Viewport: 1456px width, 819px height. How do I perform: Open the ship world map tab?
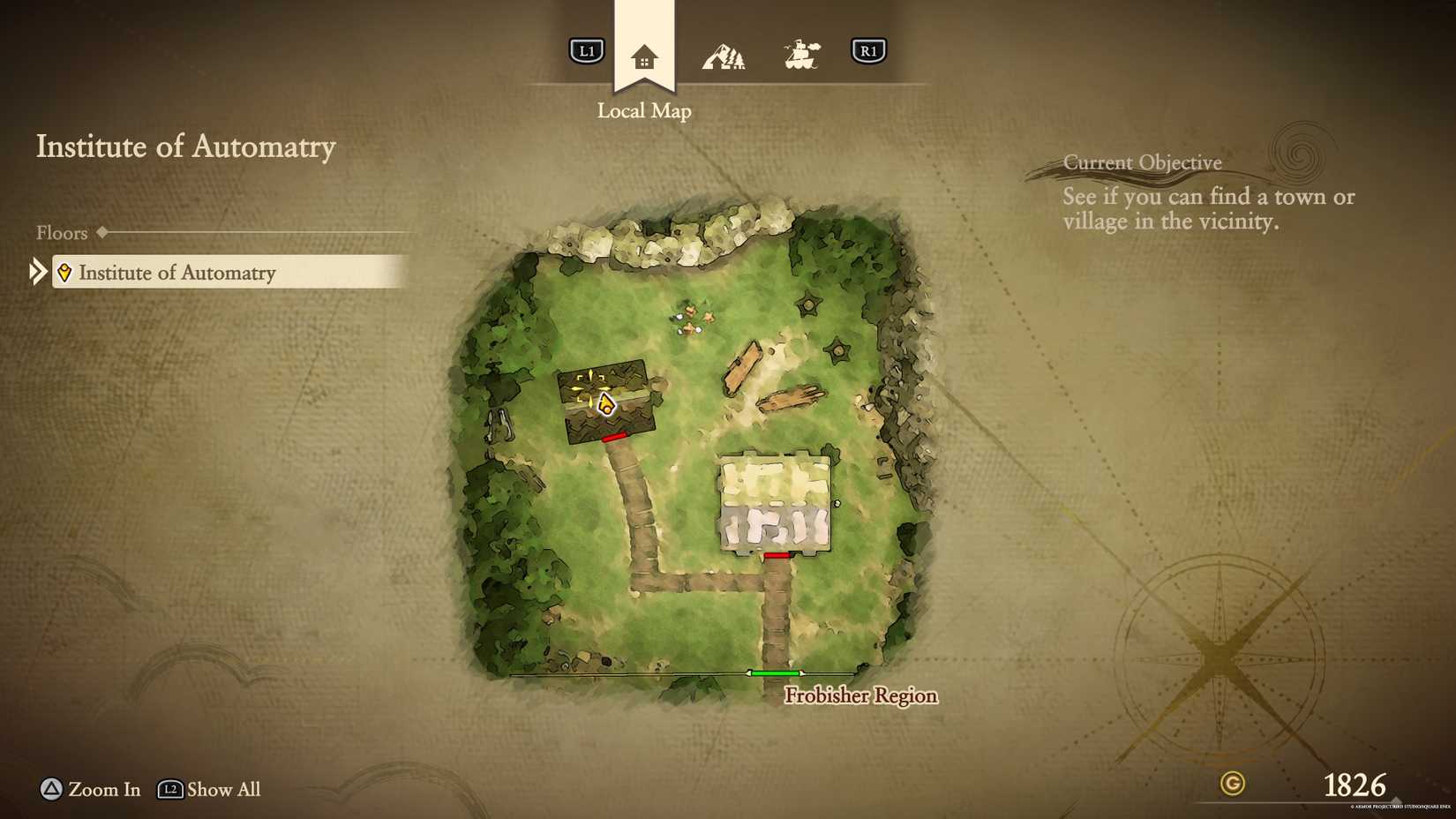[801, 55]
